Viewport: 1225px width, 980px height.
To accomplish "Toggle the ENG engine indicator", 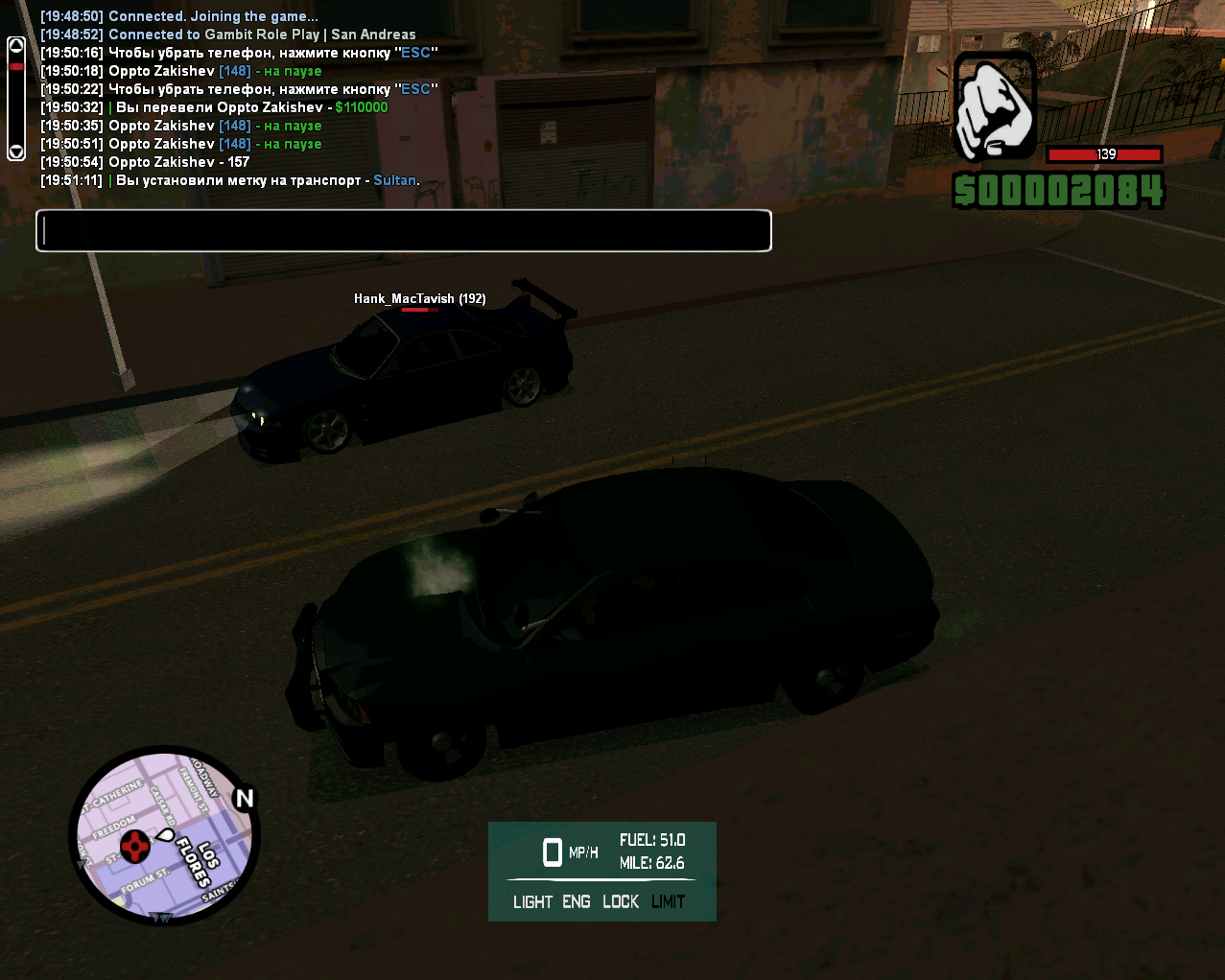I will pyautogui.click(x=577, y=901).
